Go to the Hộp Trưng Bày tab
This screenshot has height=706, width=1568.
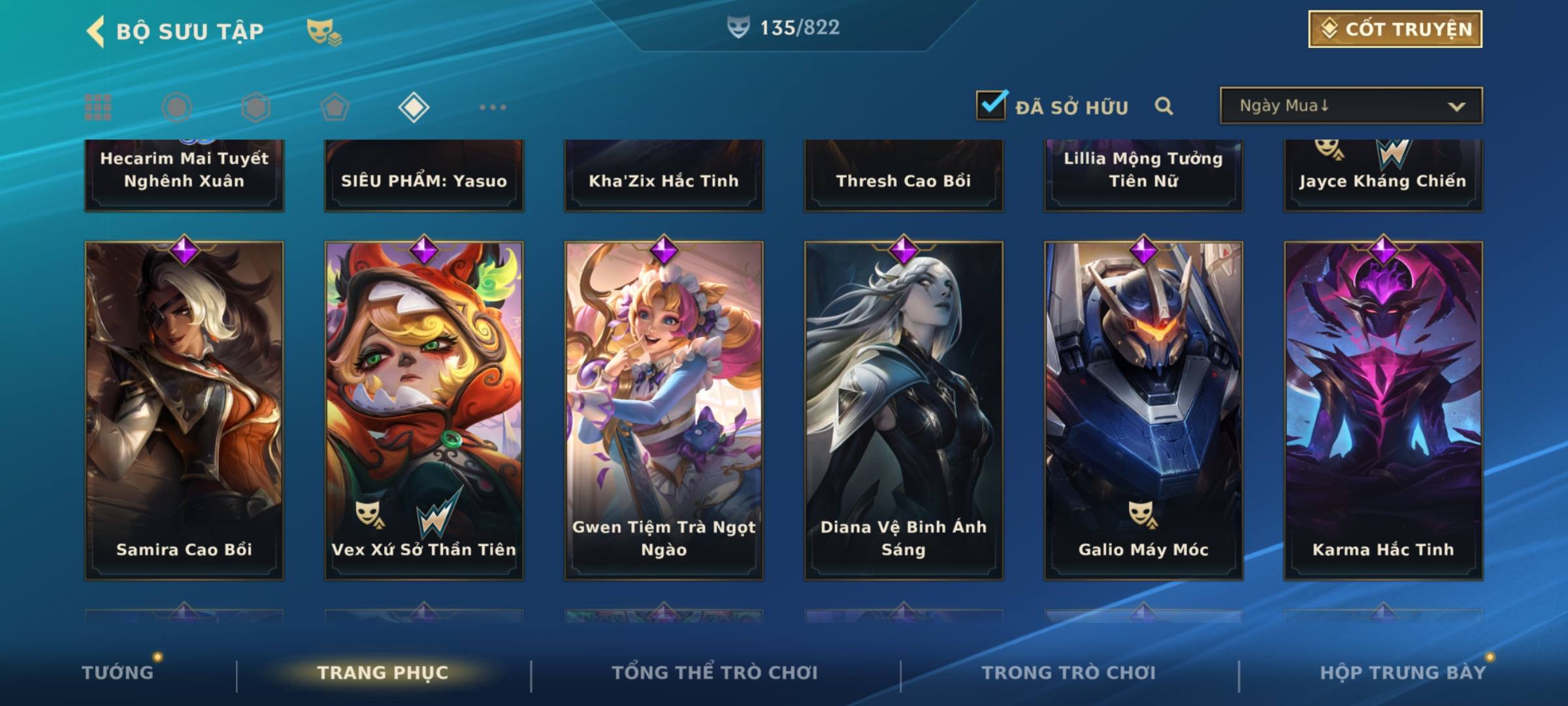(x=1403, y=673)
